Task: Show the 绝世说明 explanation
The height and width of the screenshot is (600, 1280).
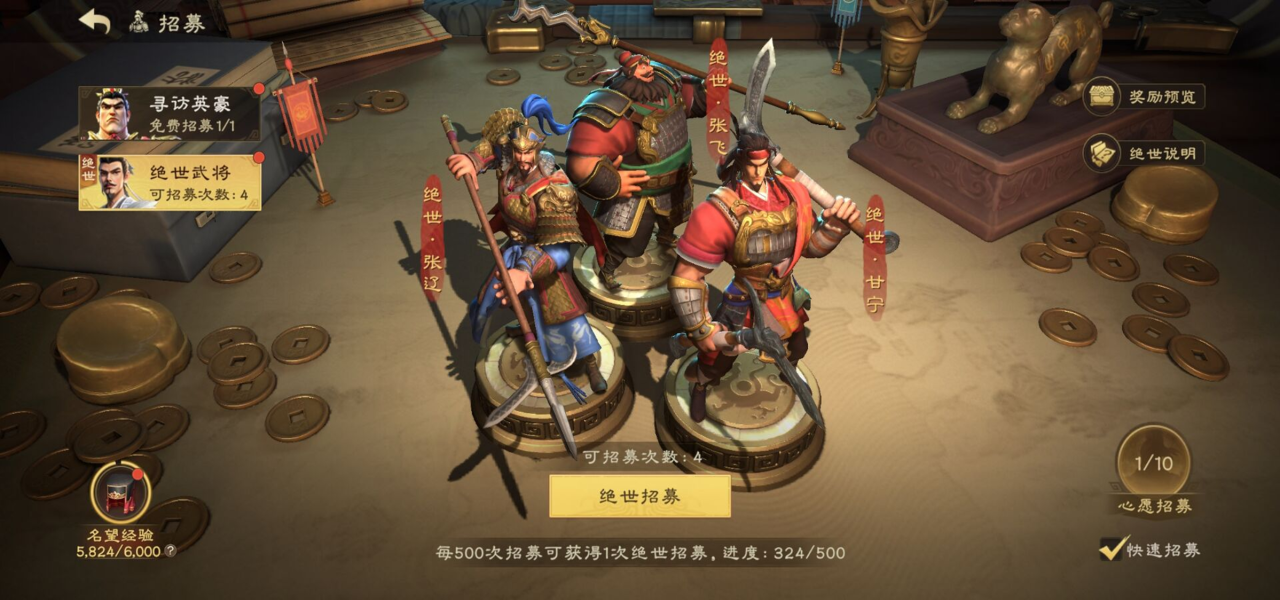Action: click(x=1145, y=153)
